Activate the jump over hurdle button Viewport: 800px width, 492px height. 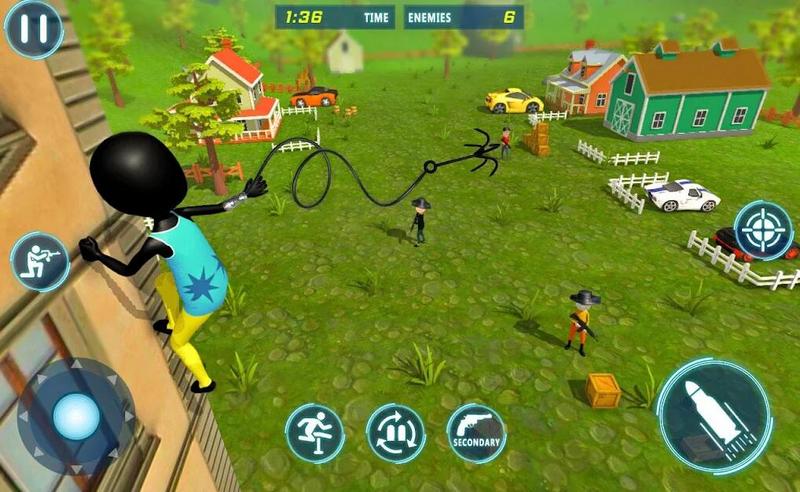314,433
